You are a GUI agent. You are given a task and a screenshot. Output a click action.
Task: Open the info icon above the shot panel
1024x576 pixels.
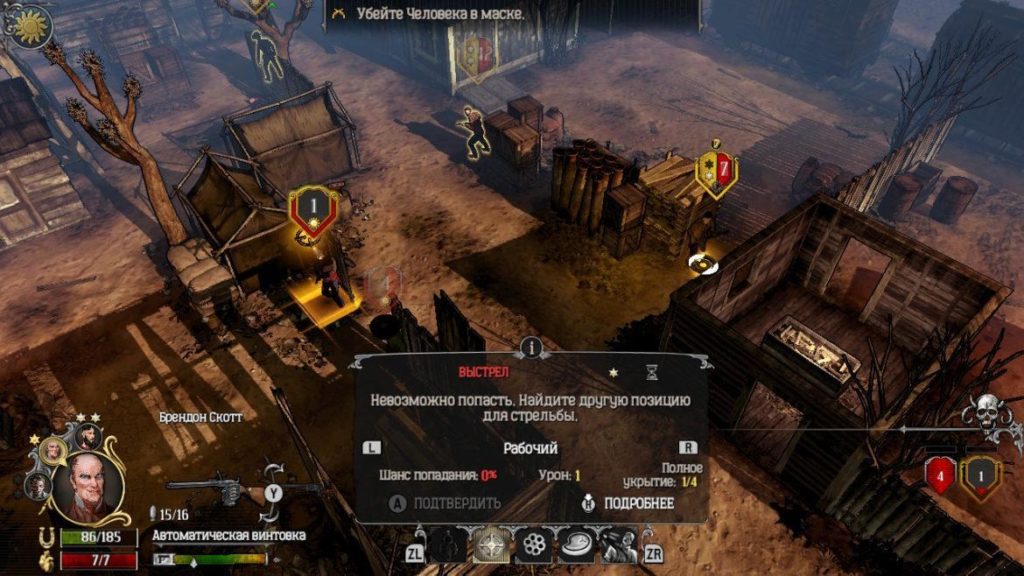click(532, 347)
